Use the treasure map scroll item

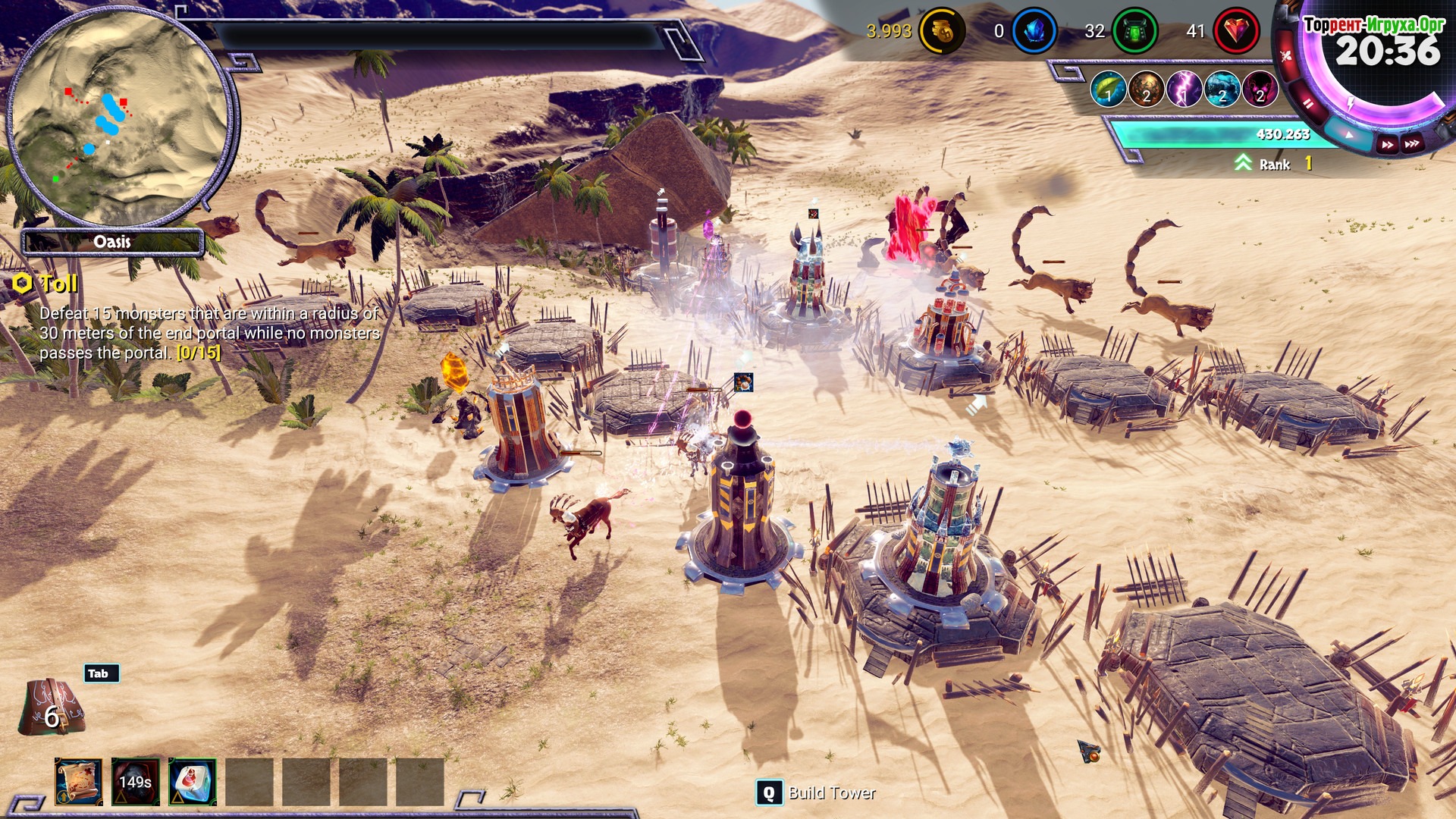[79, 782]
